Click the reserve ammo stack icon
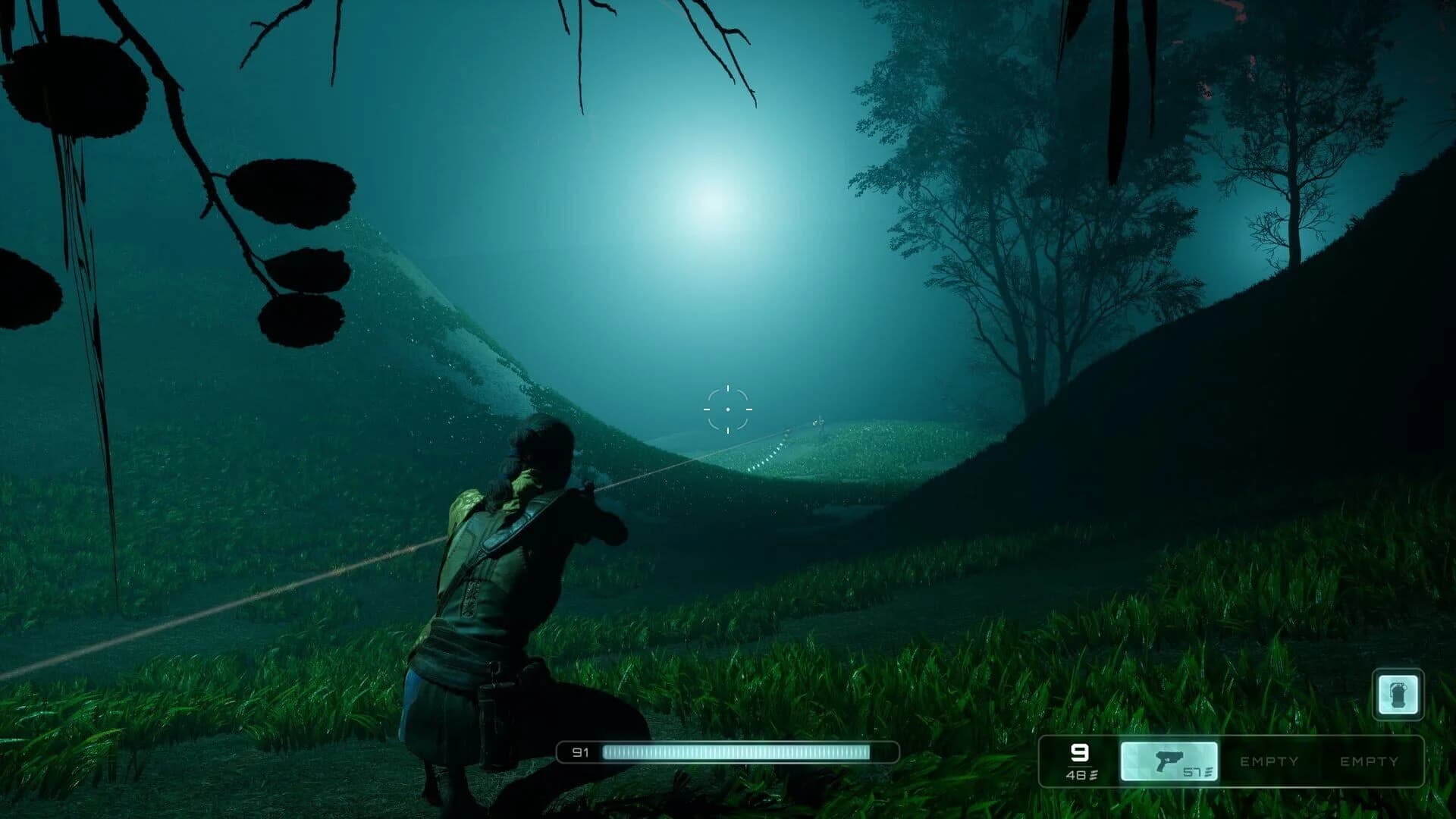The image size is (1456, 819). pos(1094,775)
